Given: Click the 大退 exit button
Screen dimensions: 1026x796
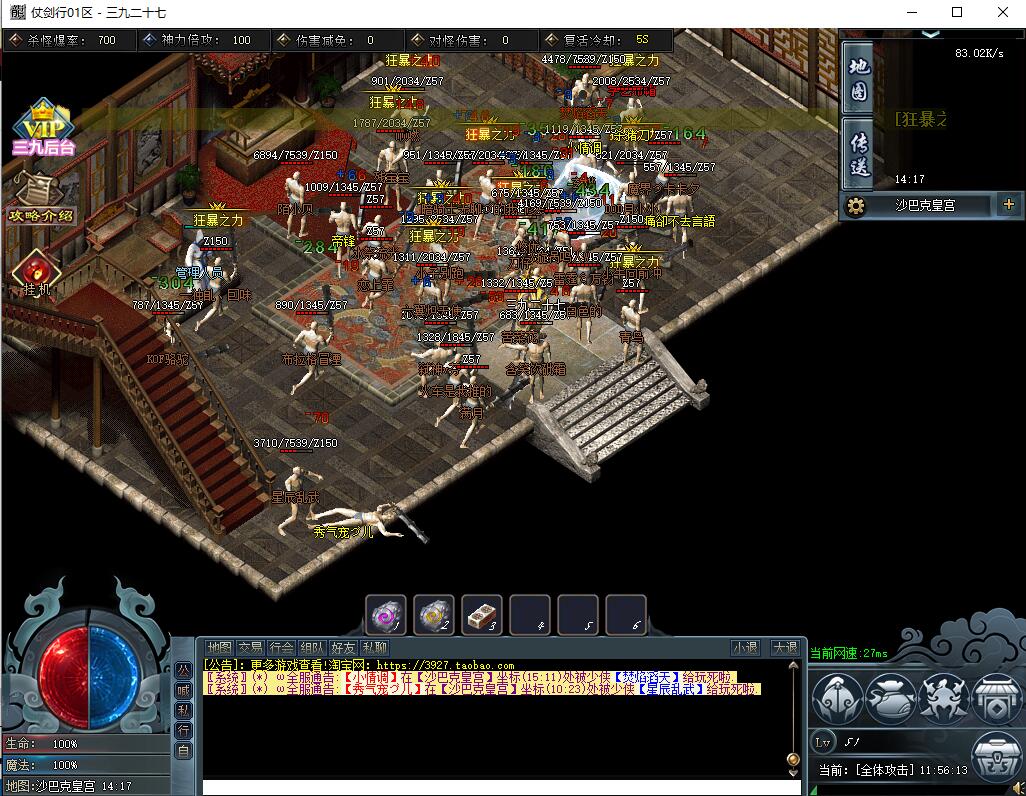Looking at the screenshot, I should [x=785, y=648].
